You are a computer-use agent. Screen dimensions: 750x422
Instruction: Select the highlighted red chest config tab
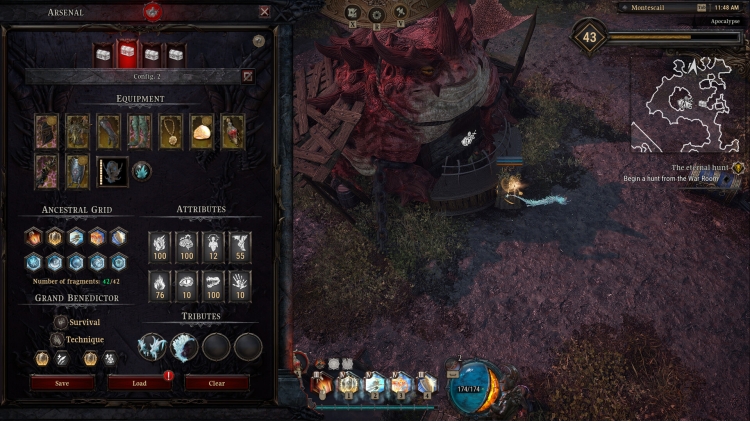coord(127,54)
